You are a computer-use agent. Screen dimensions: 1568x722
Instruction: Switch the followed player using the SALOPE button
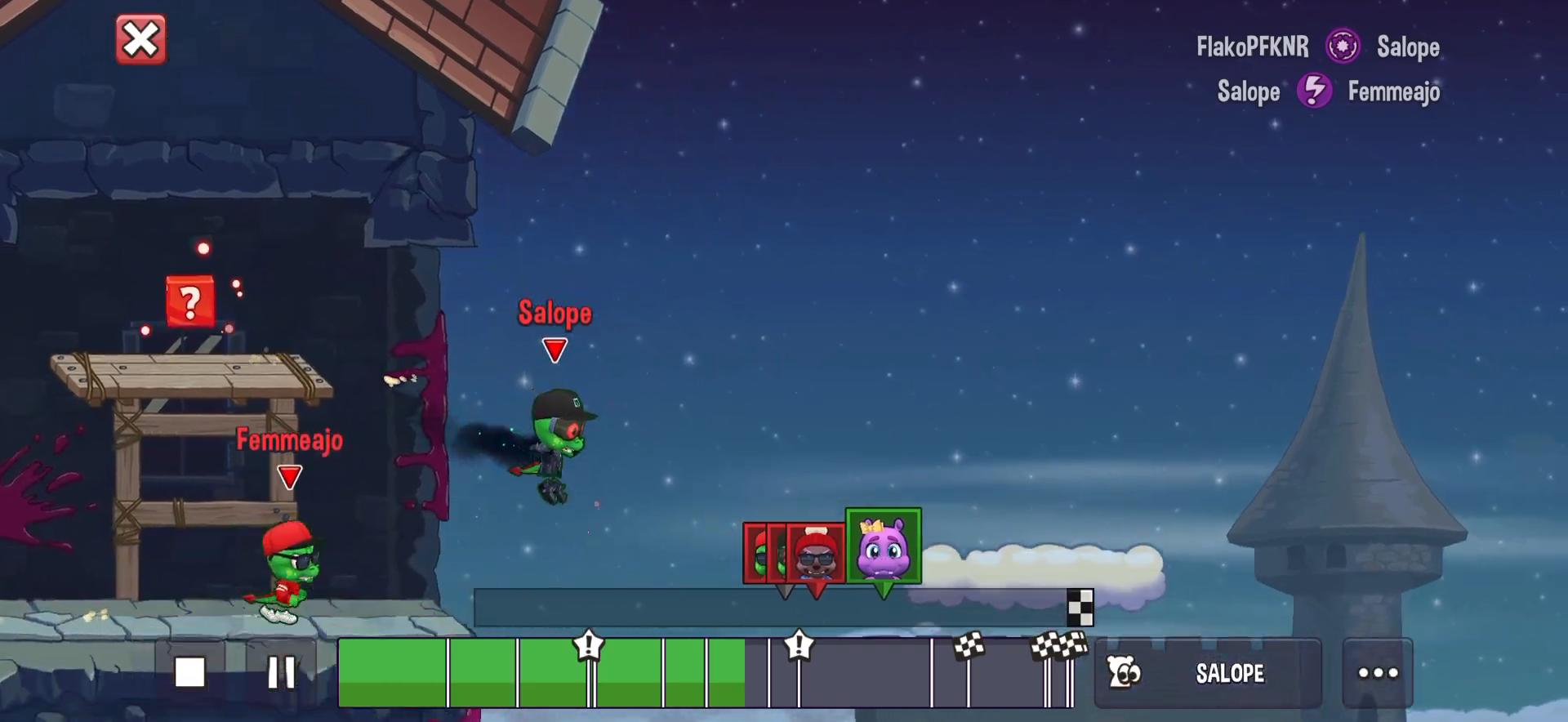pyautogui.click(x=1207, y=673)
